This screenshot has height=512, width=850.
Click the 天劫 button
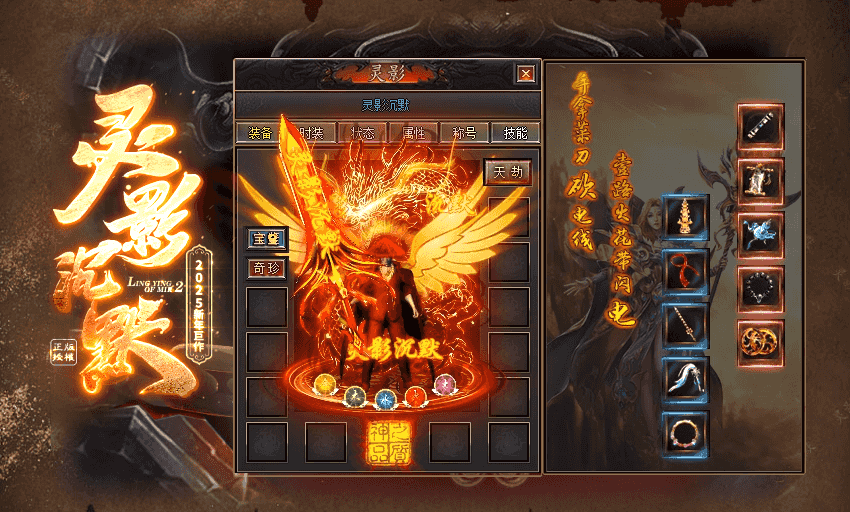click(x=507, y=172)
